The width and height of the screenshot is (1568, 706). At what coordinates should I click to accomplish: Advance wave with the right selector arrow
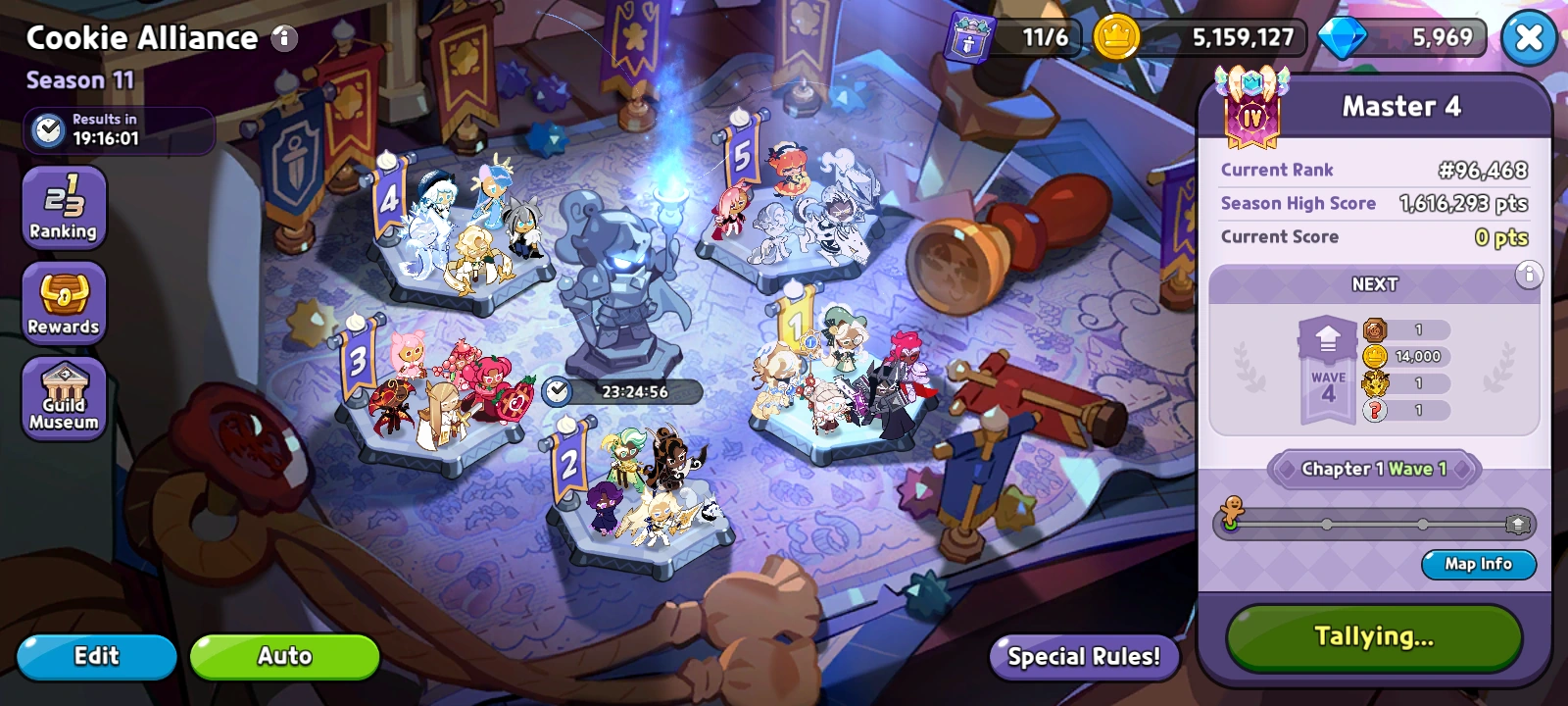point(1461,469)
